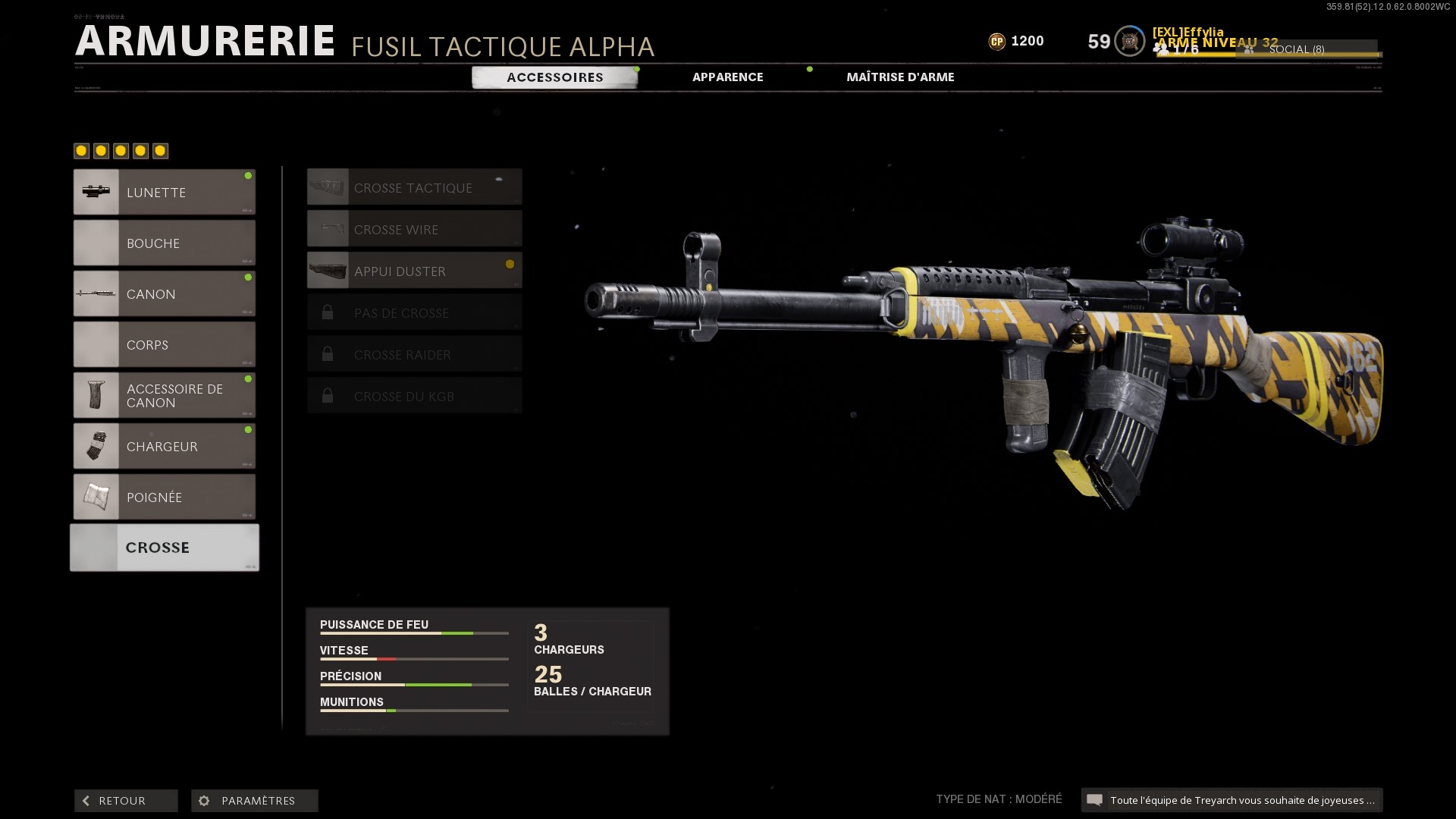The width and height of the screenshot is (1456, 819).
Task: Click the green equipped dot on Appui Duster
Action: pos(508,265)
